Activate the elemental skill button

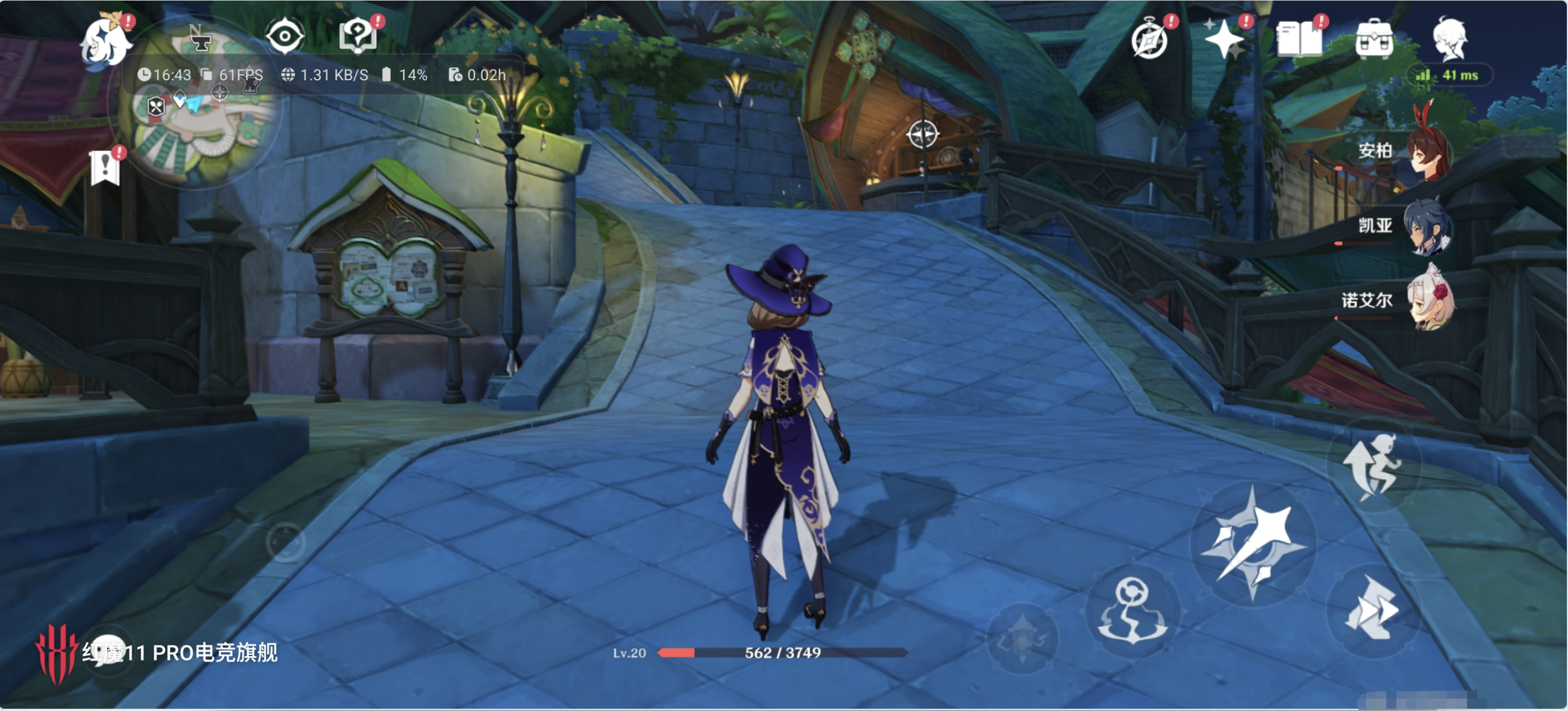point(1132,612)
